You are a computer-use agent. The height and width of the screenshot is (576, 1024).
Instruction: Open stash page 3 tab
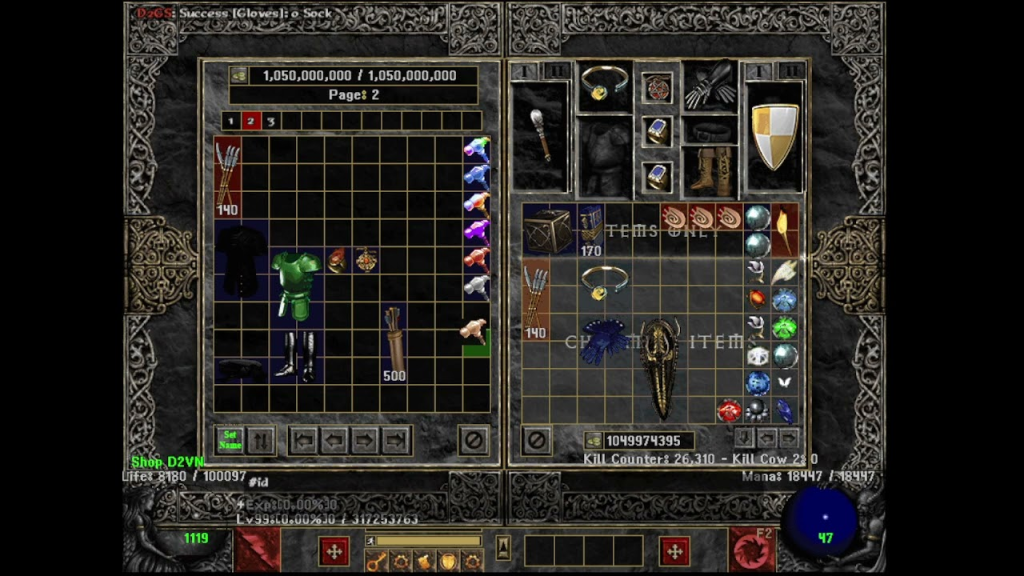tap(270, 121)
